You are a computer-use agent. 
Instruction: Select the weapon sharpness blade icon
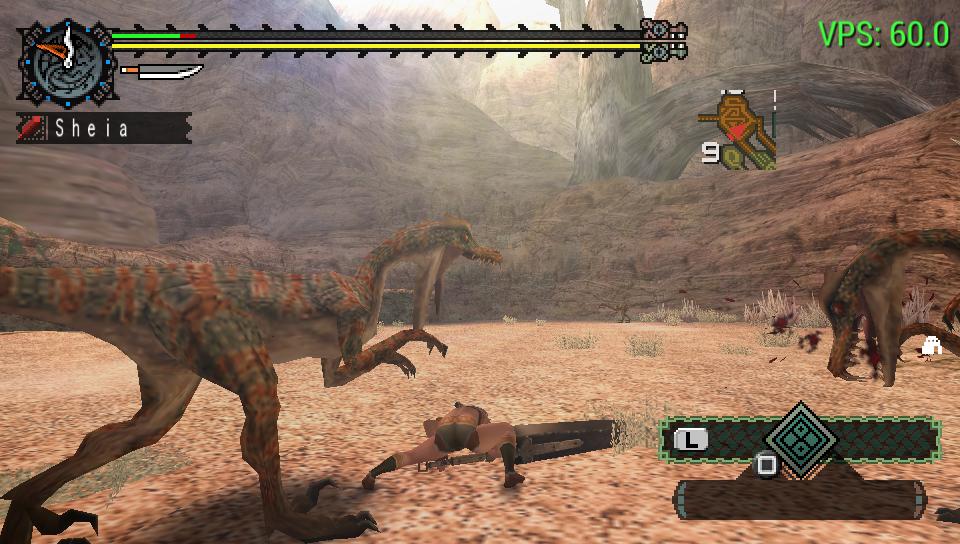(x=161, y=73)
